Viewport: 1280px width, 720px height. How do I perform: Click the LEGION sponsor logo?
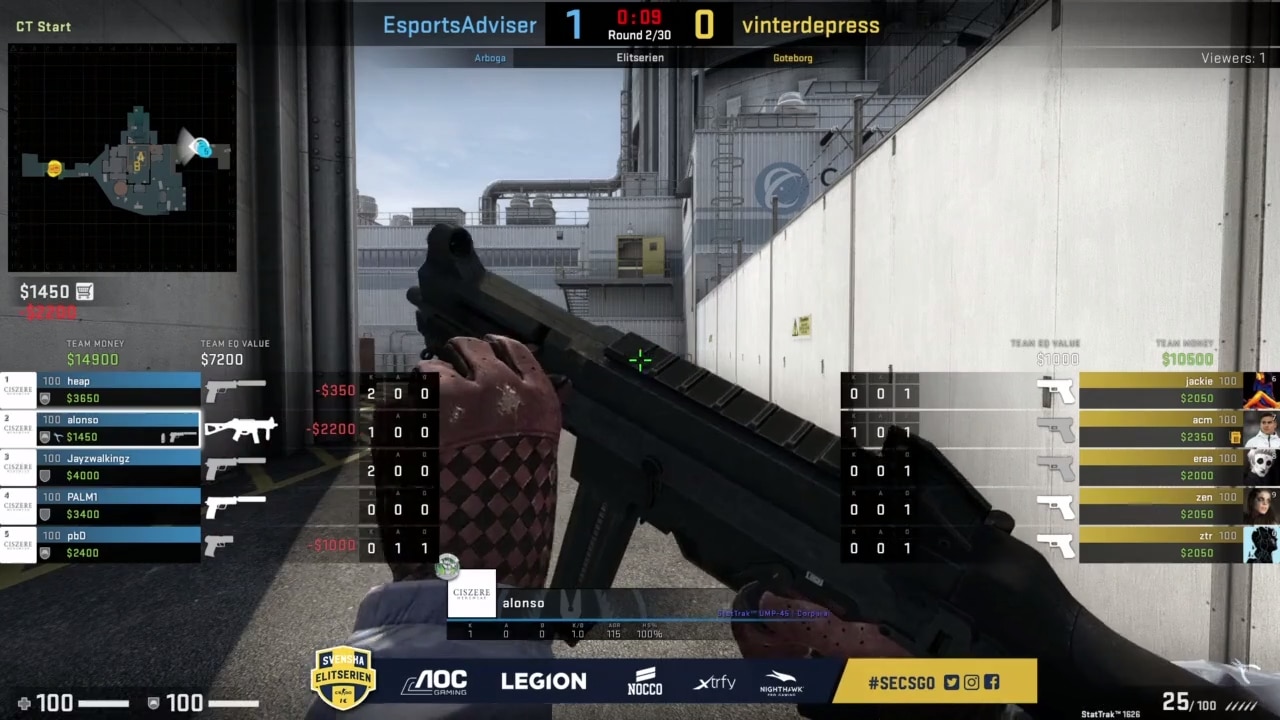(x=544, y=681)
